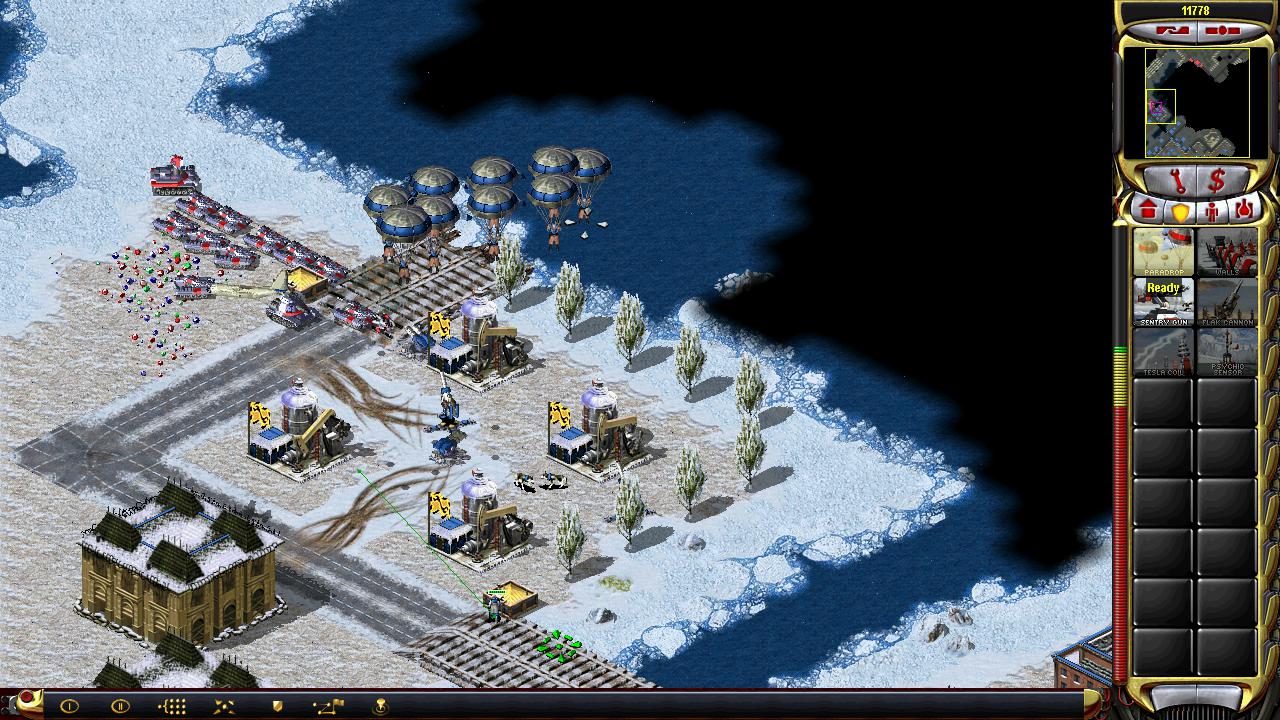Click the right button above the radar
This screenshot has width=1280, height=720.
(x=1222, y=31)
